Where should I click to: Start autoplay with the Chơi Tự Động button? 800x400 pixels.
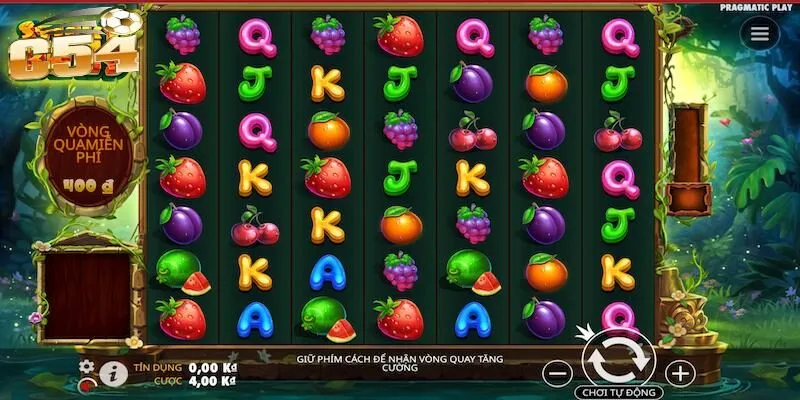[619, 393]
